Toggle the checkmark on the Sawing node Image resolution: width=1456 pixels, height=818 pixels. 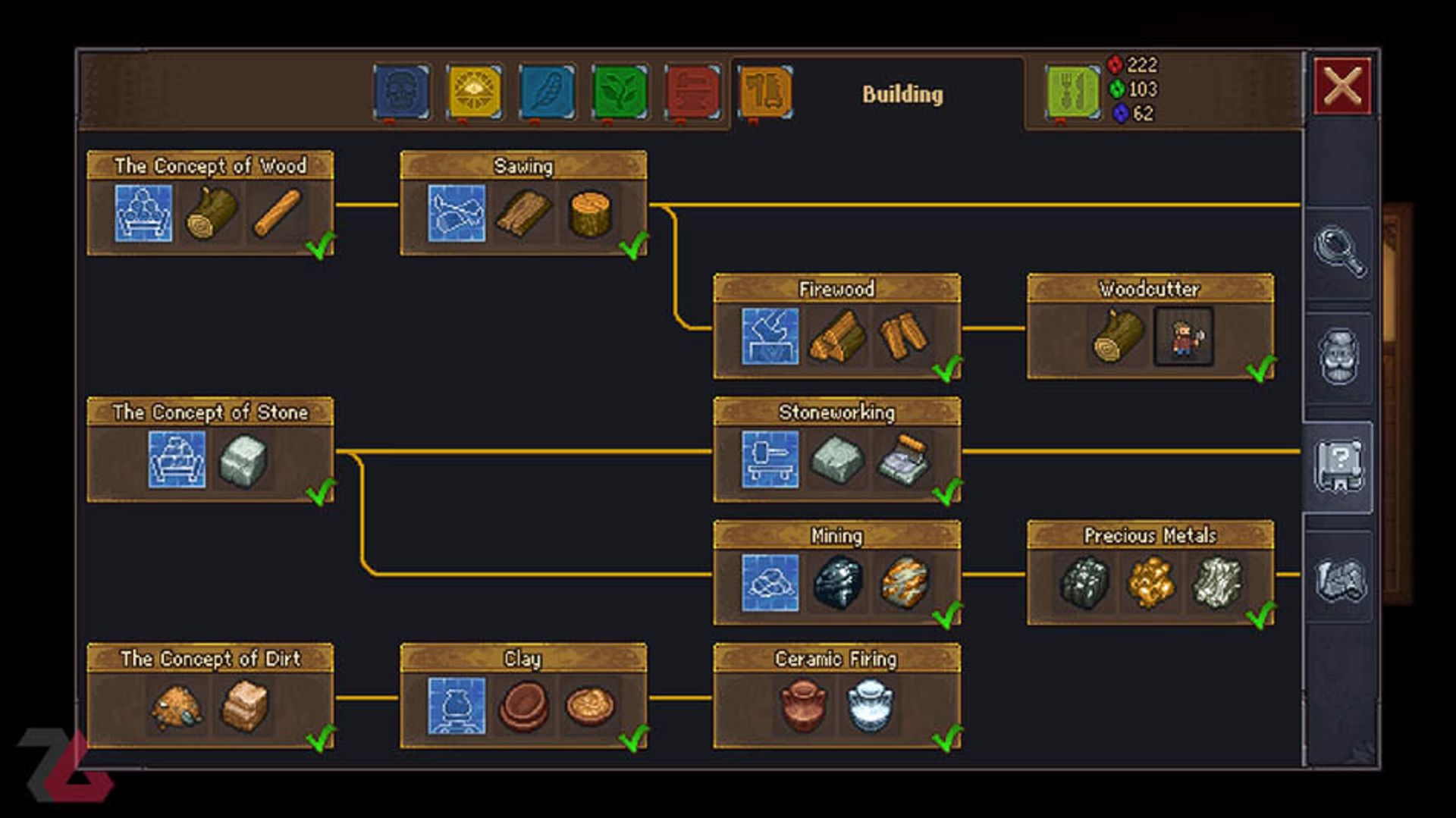click(x=632, y=246)
